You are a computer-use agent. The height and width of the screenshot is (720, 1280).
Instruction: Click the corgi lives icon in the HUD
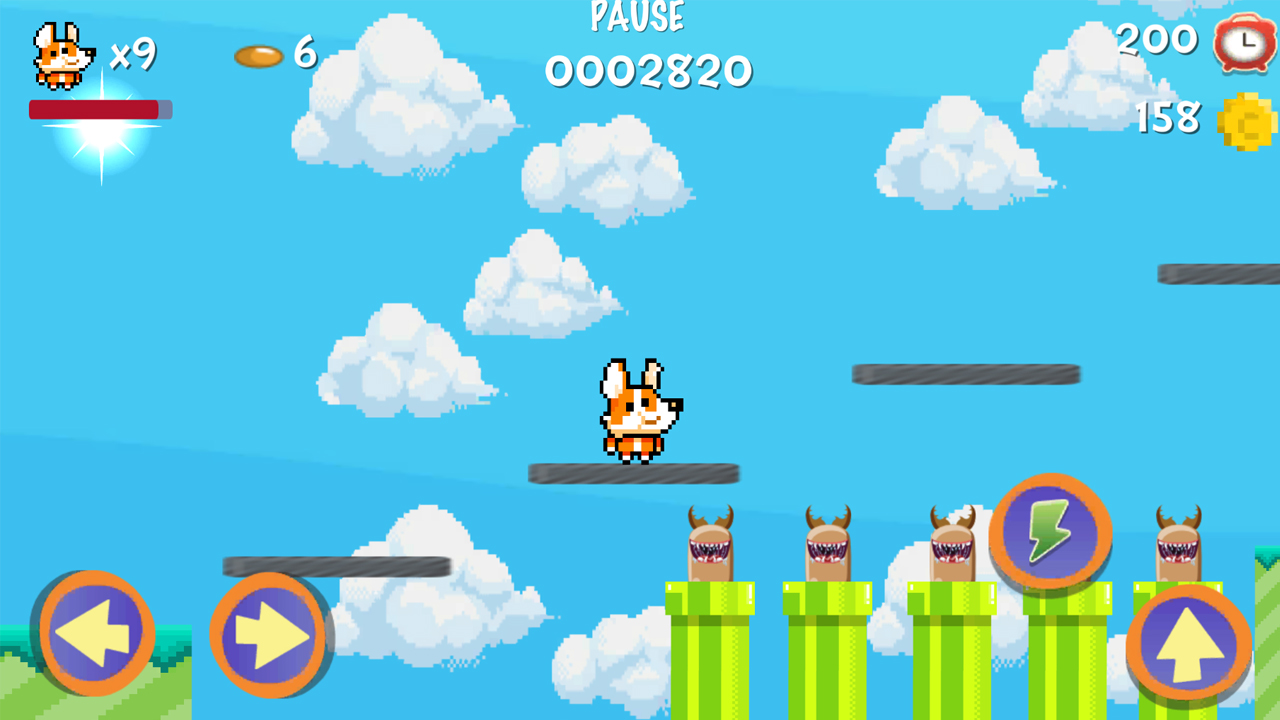[x=62, y=52]
